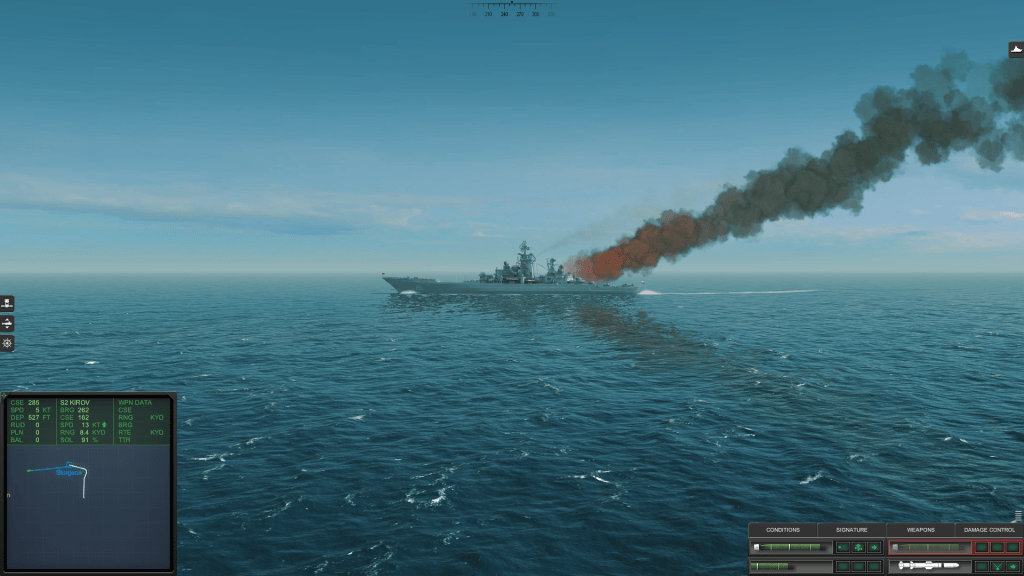Viewport: 1024px width, 576px height.
Task: Click the green crossed-lines weapon button
Action: coord(997,566)
